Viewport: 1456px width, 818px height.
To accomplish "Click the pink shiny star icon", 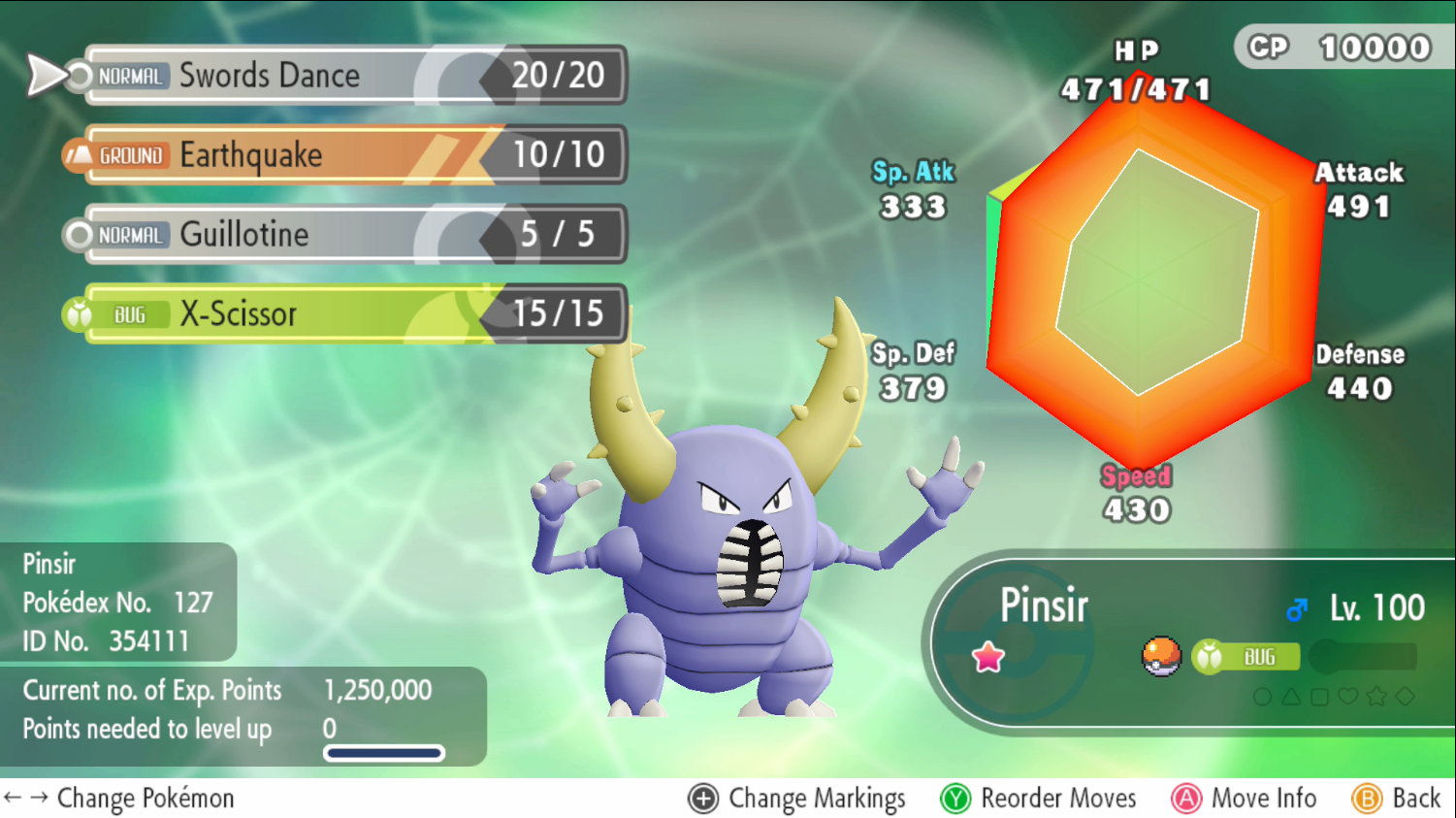I will [x=987, y=656].
